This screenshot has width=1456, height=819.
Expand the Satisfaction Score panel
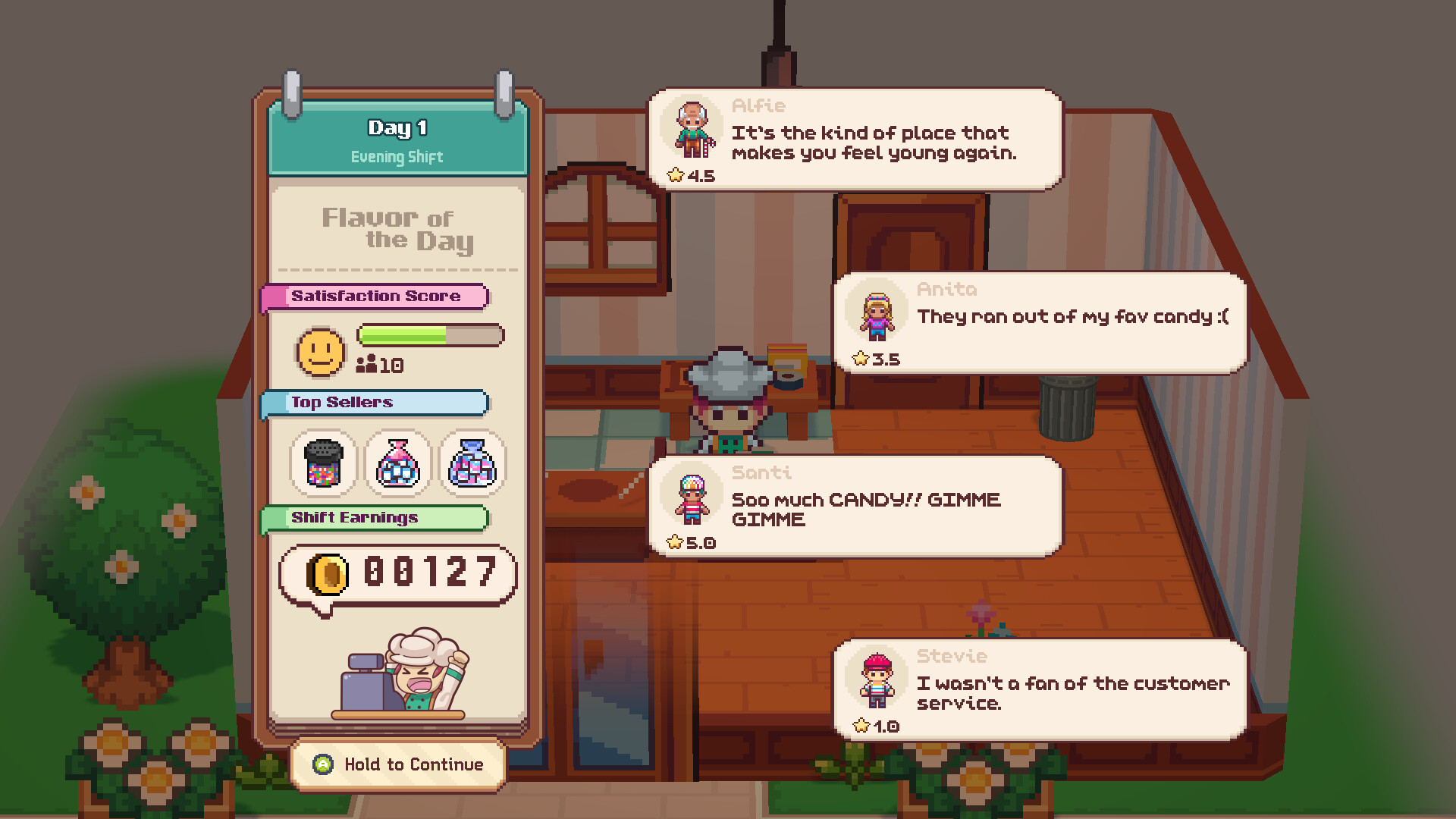coord(377,296)
